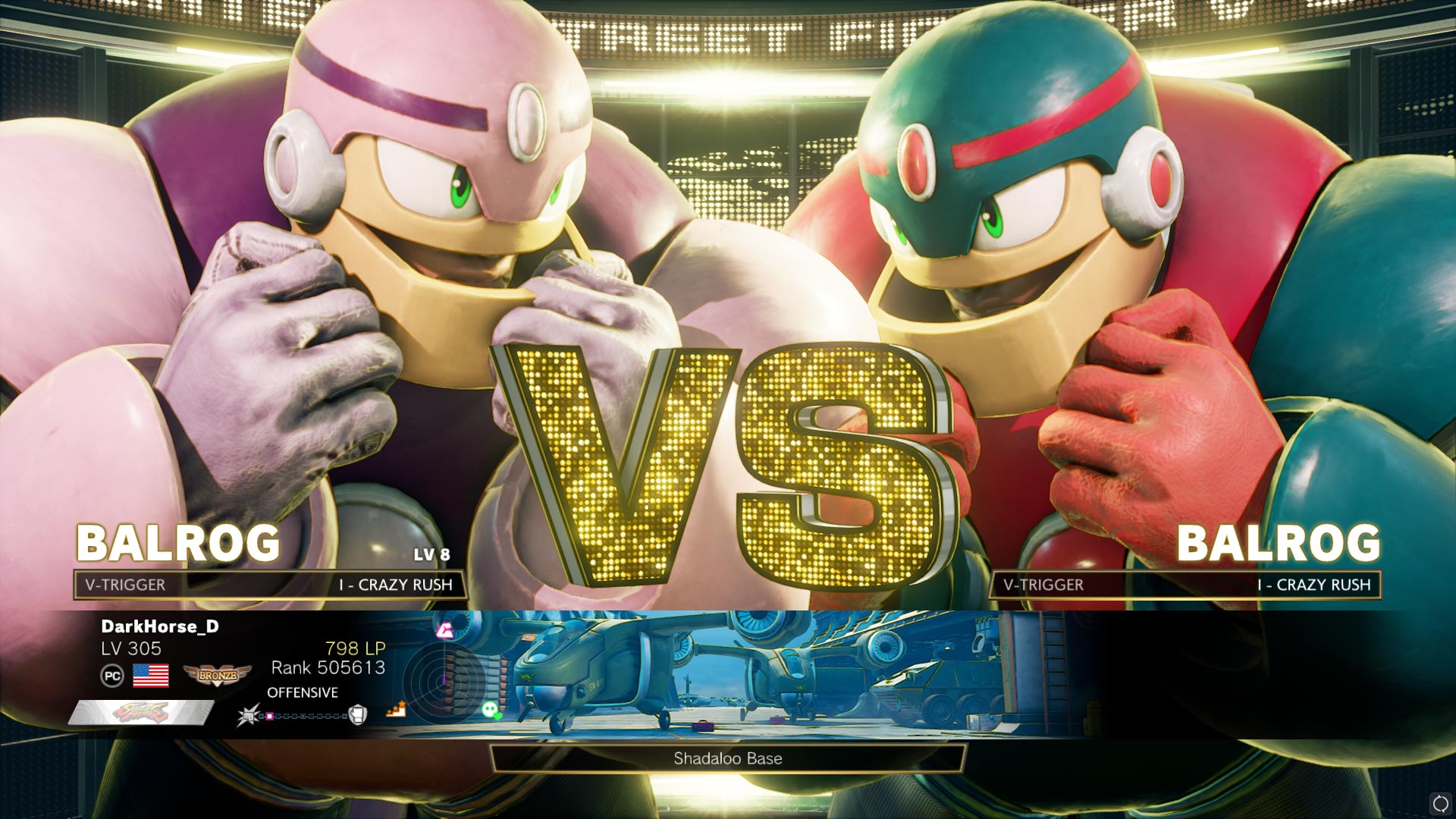Click the orange rank-up stairs icon
1456x819 pixels.
tap(396, 708)
